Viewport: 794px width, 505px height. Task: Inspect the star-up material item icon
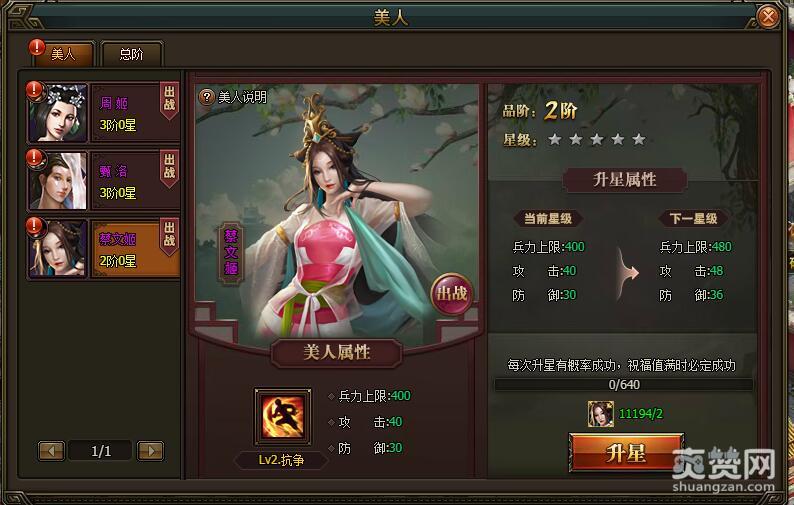click(x=601, y=413)
